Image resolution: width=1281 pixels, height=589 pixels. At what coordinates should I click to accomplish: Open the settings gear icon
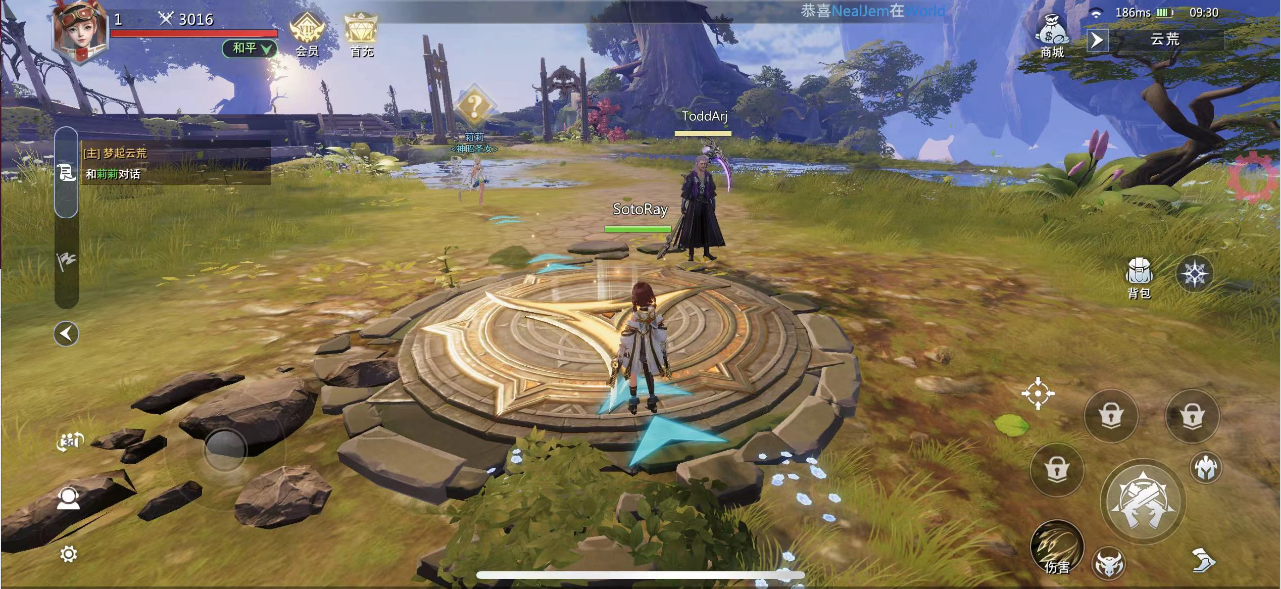pyautogui.click(x=68, y=554)
